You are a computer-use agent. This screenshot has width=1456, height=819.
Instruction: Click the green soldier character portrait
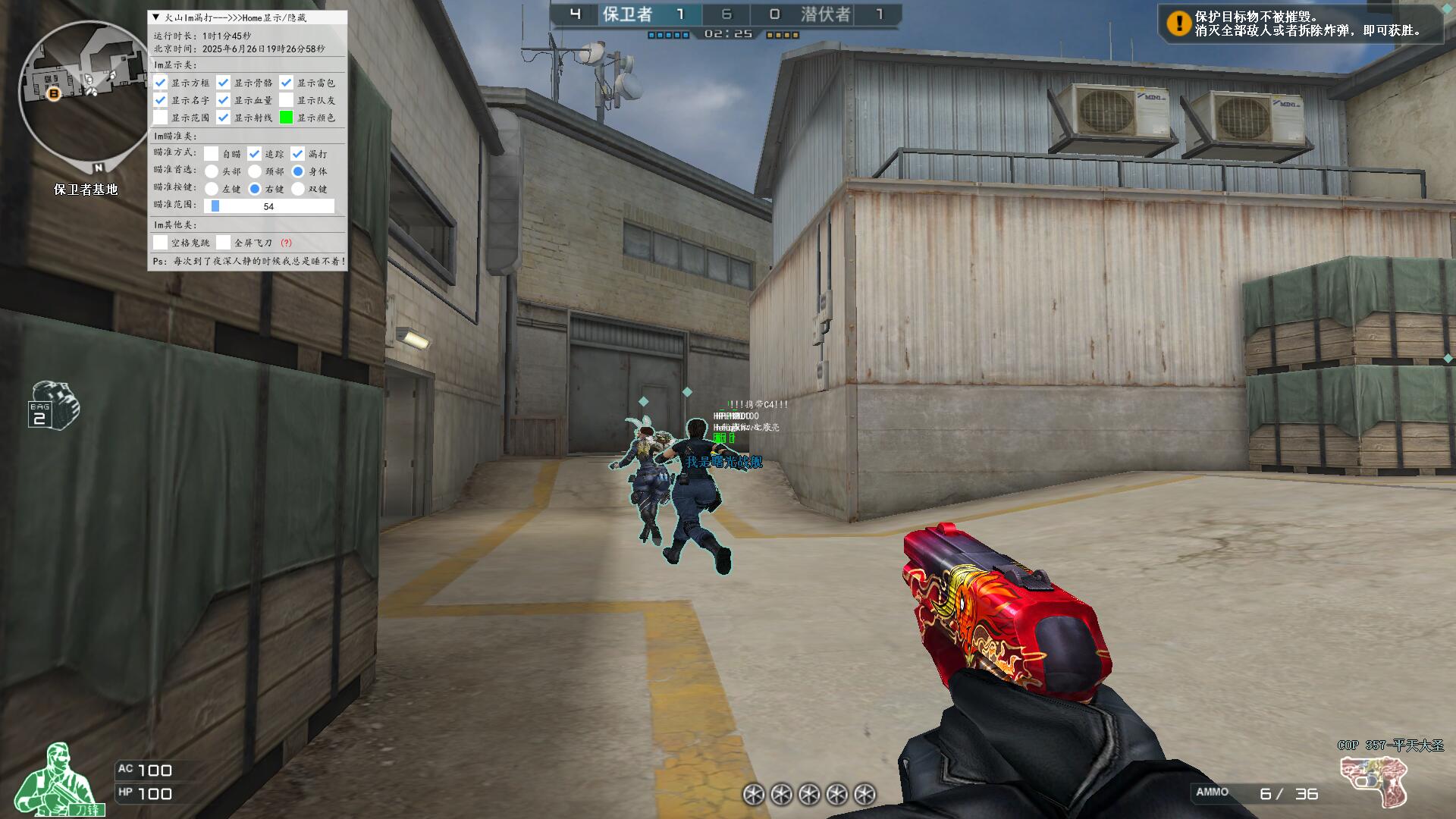61,780
